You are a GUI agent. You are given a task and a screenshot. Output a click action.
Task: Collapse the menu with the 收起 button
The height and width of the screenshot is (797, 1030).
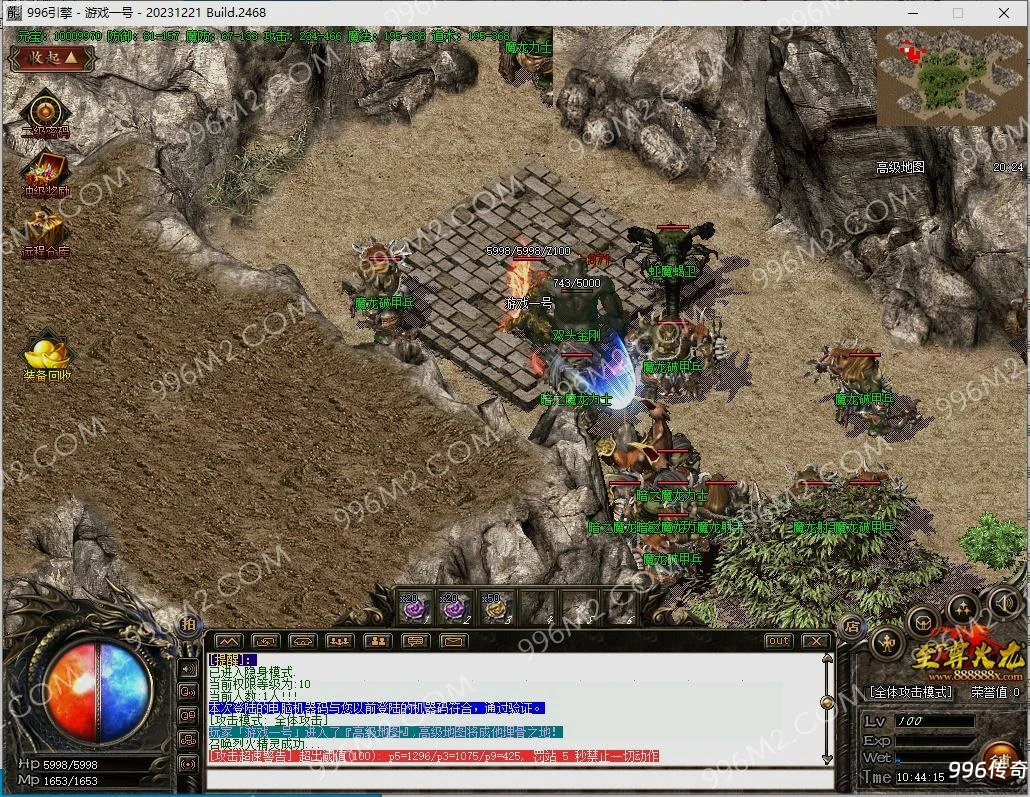coord(52,57)
